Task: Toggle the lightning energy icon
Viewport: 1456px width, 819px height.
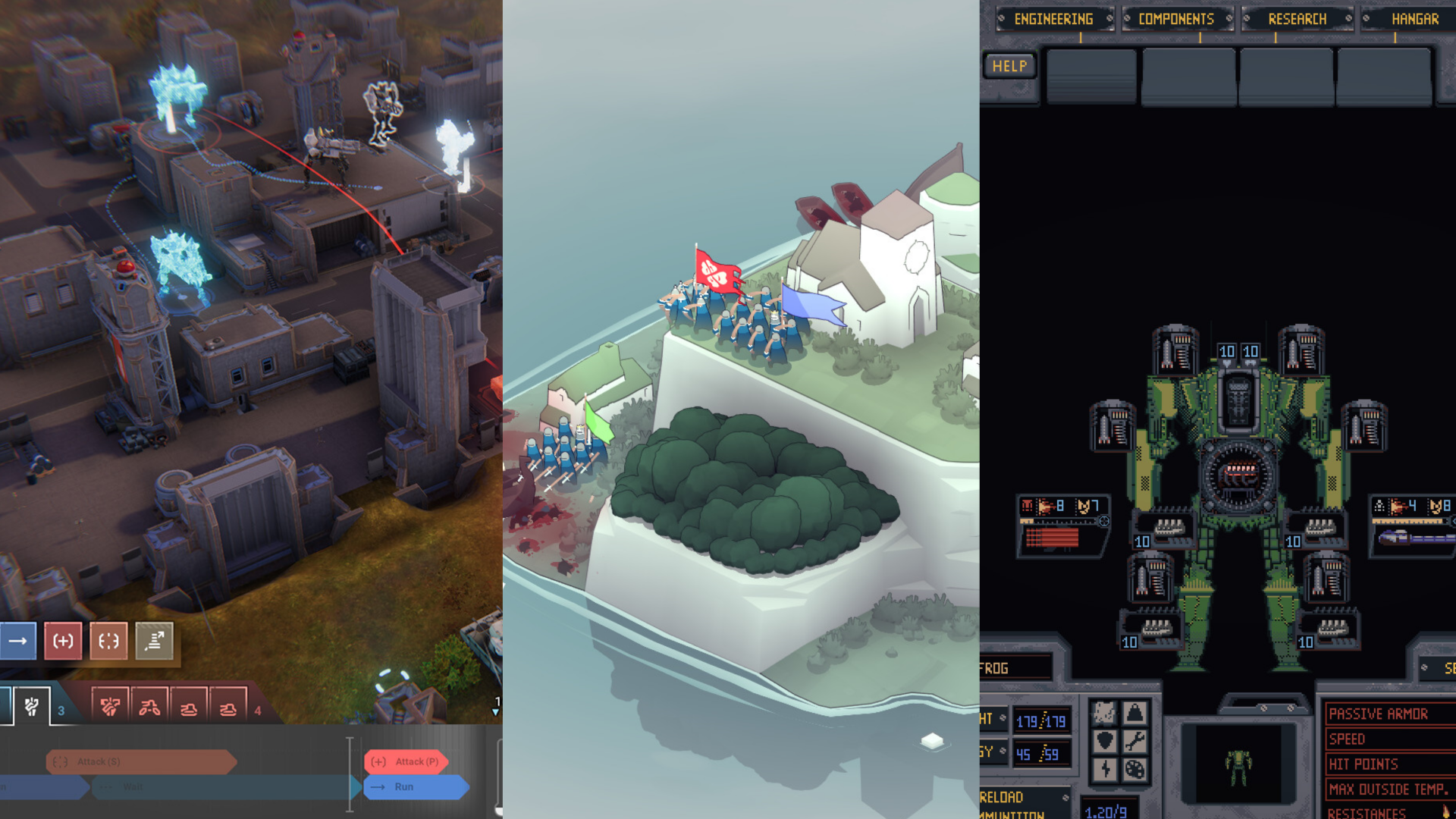Action: pyautogui.click(x=1105, y=770)
